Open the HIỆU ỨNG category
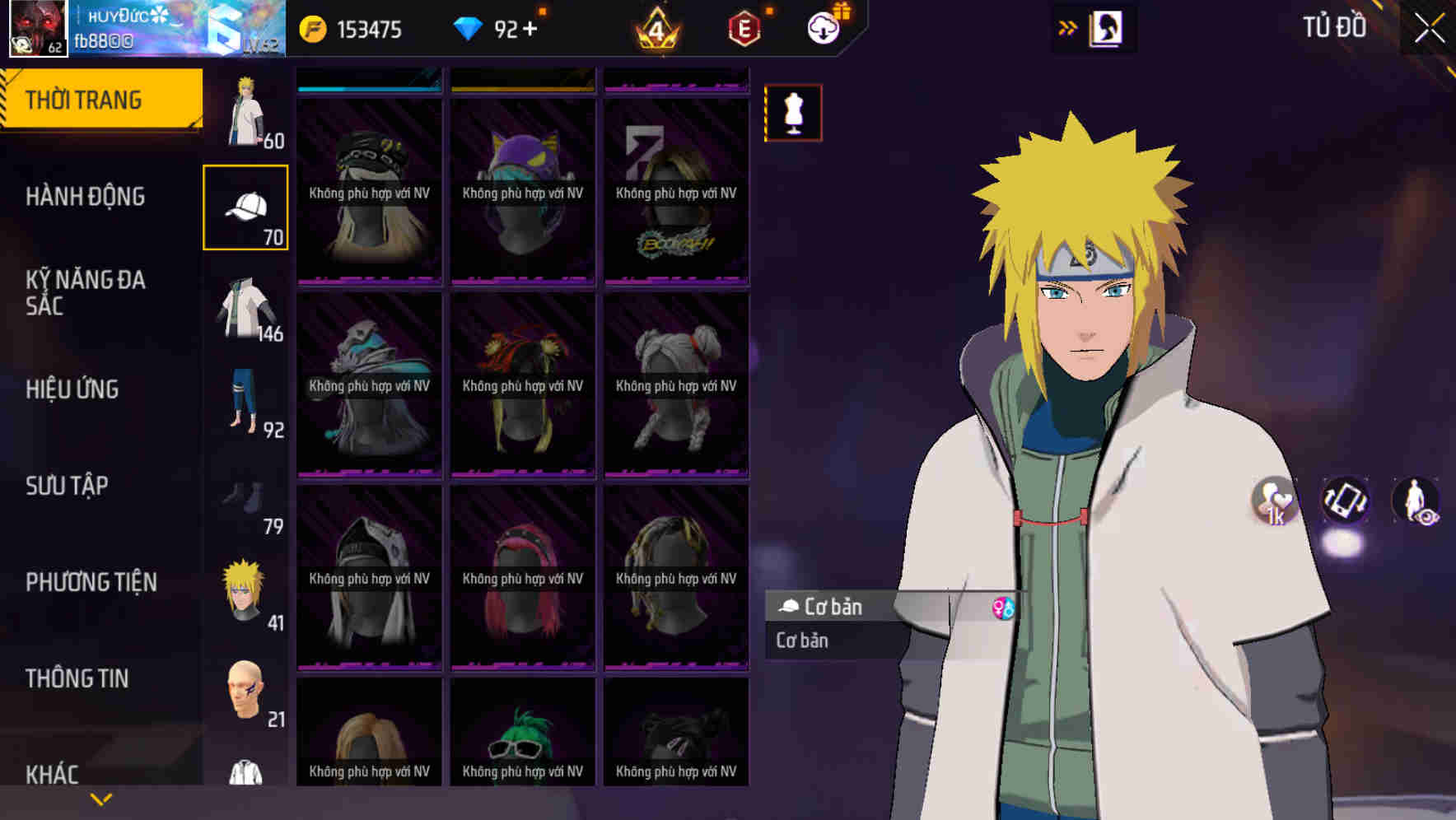Image resolution: width=1456 pixels, height=820 pixels. pos(72,389)
